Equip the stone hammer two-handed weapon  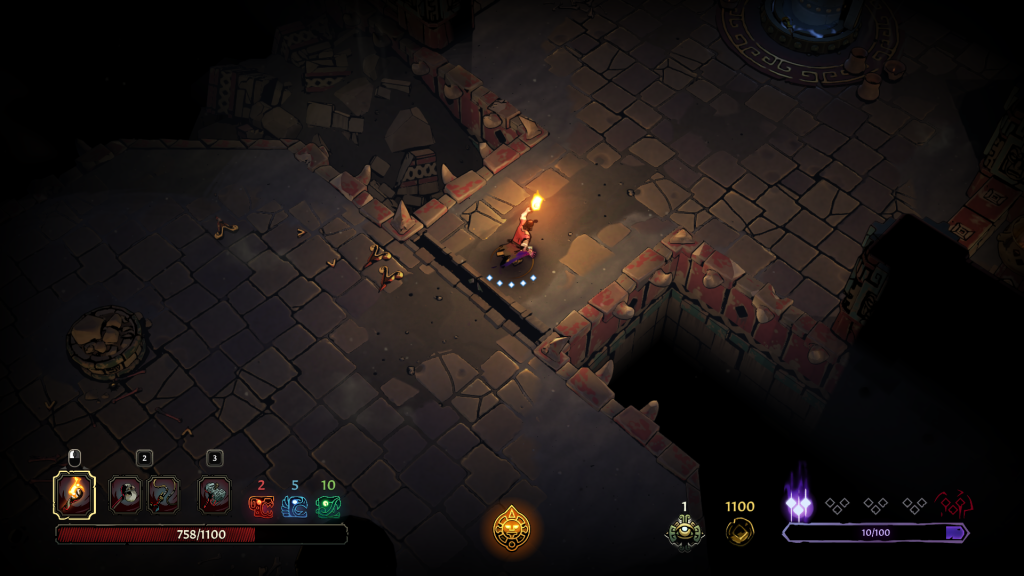(x=214, y=494)
